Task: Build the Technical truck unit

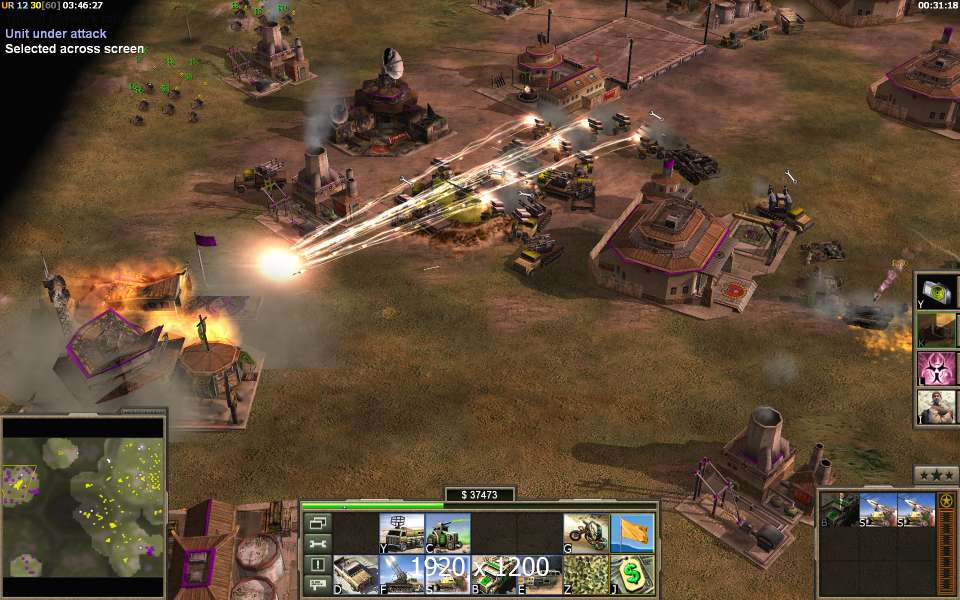Action: (355, 575)
